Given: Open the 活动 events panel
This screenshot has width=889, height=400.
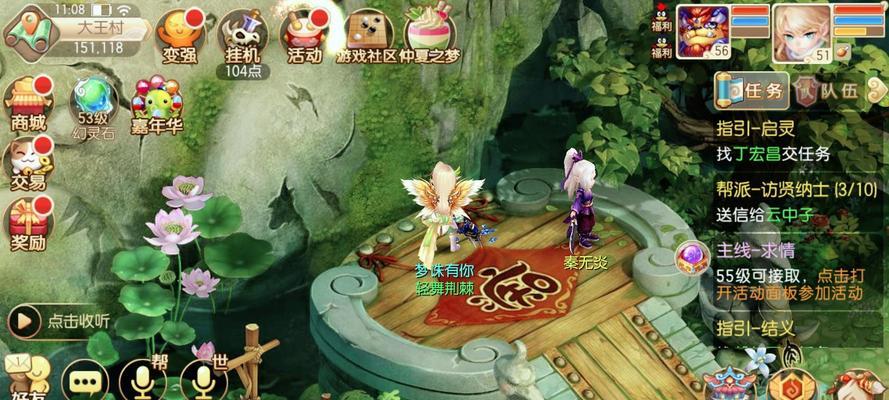Looking at the screenshot, I should click(304, 37).
